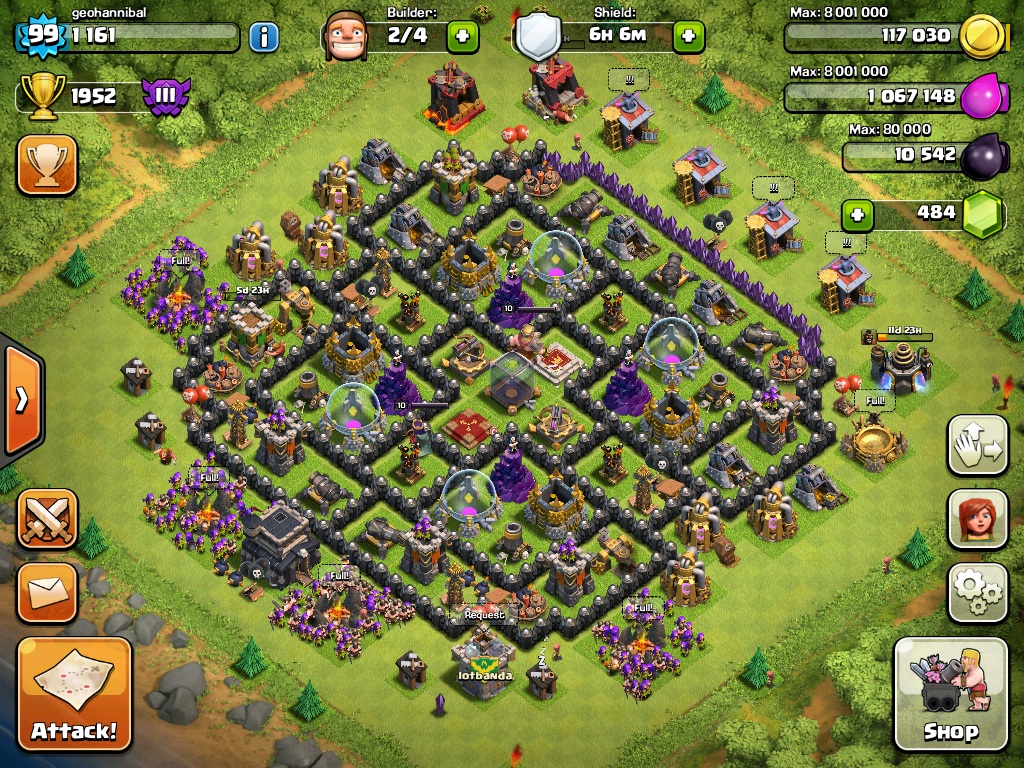Open the Shop
This screenshot has height=768, width=1024.
coord(950,694)
